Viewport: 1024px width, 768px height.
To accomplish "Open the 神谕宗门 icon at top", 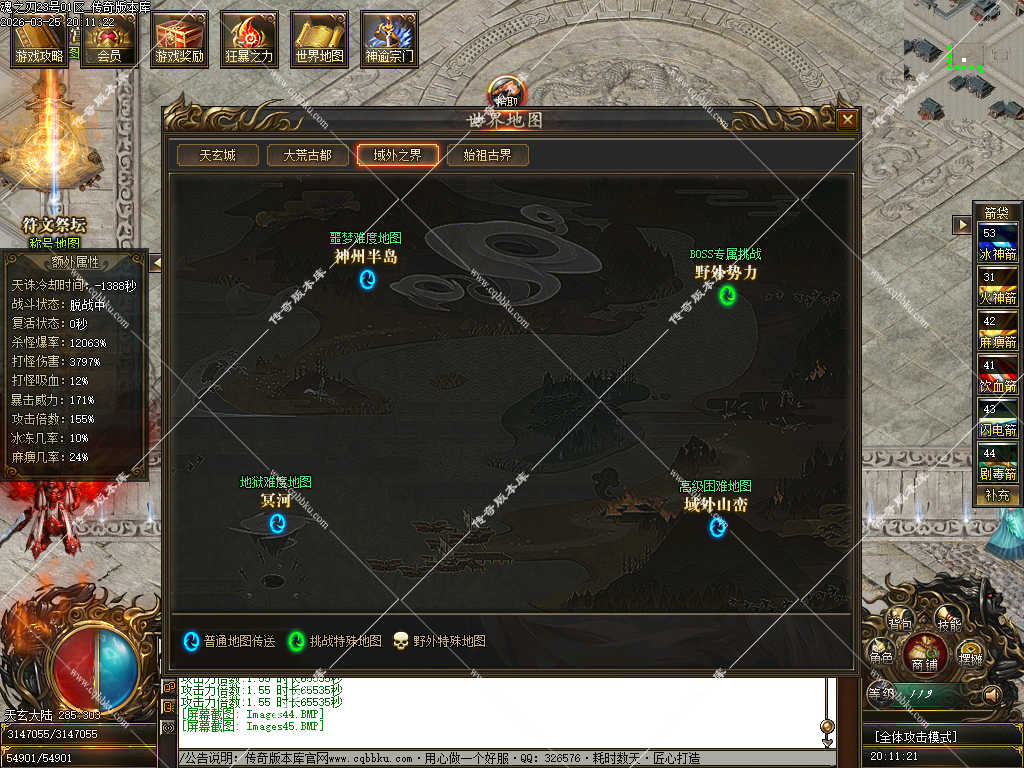I will click(x=389, y=40).
